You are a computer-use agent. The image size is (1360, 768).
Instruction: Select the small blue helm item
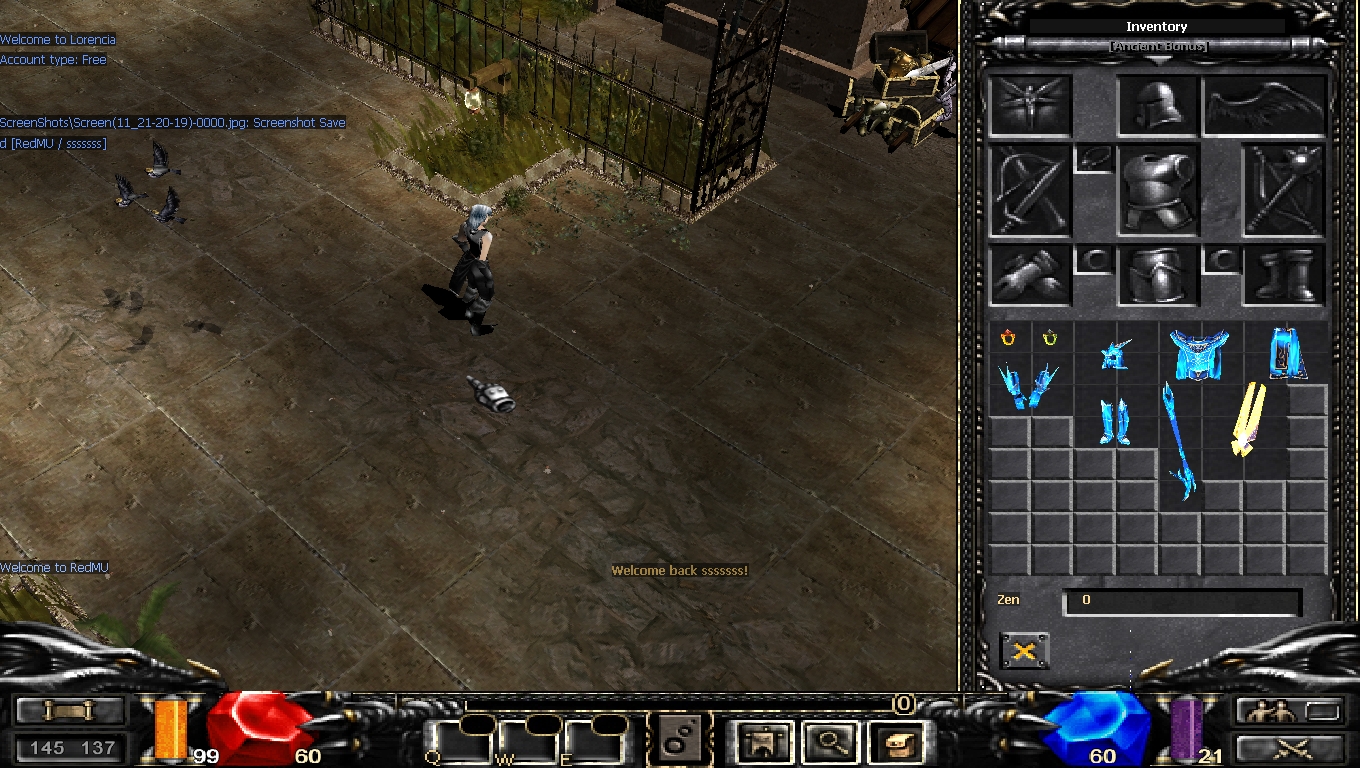point(1115,355)
